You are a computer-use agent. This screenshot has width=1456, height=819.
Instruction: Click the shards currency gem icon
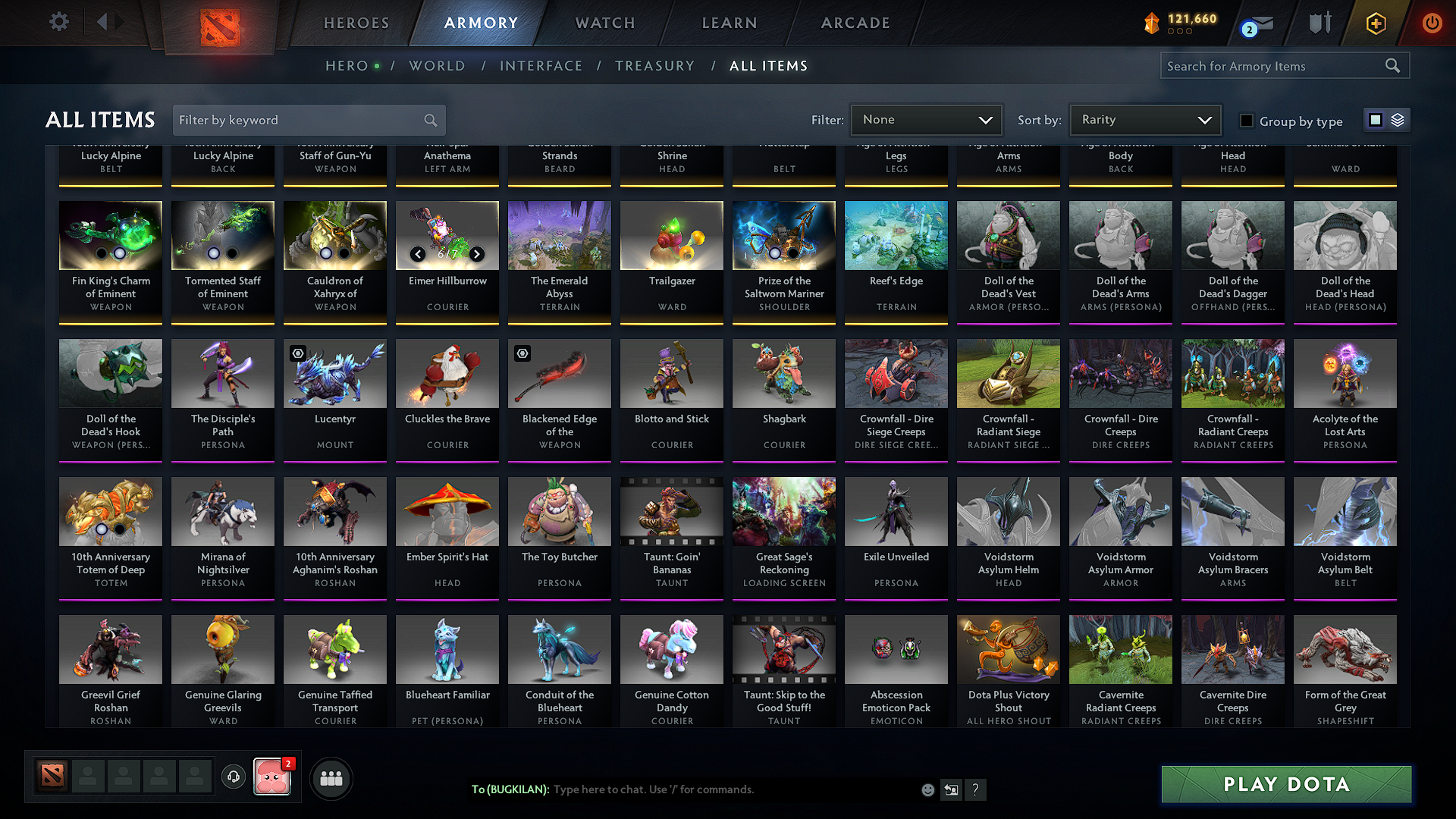(1153, 24)
